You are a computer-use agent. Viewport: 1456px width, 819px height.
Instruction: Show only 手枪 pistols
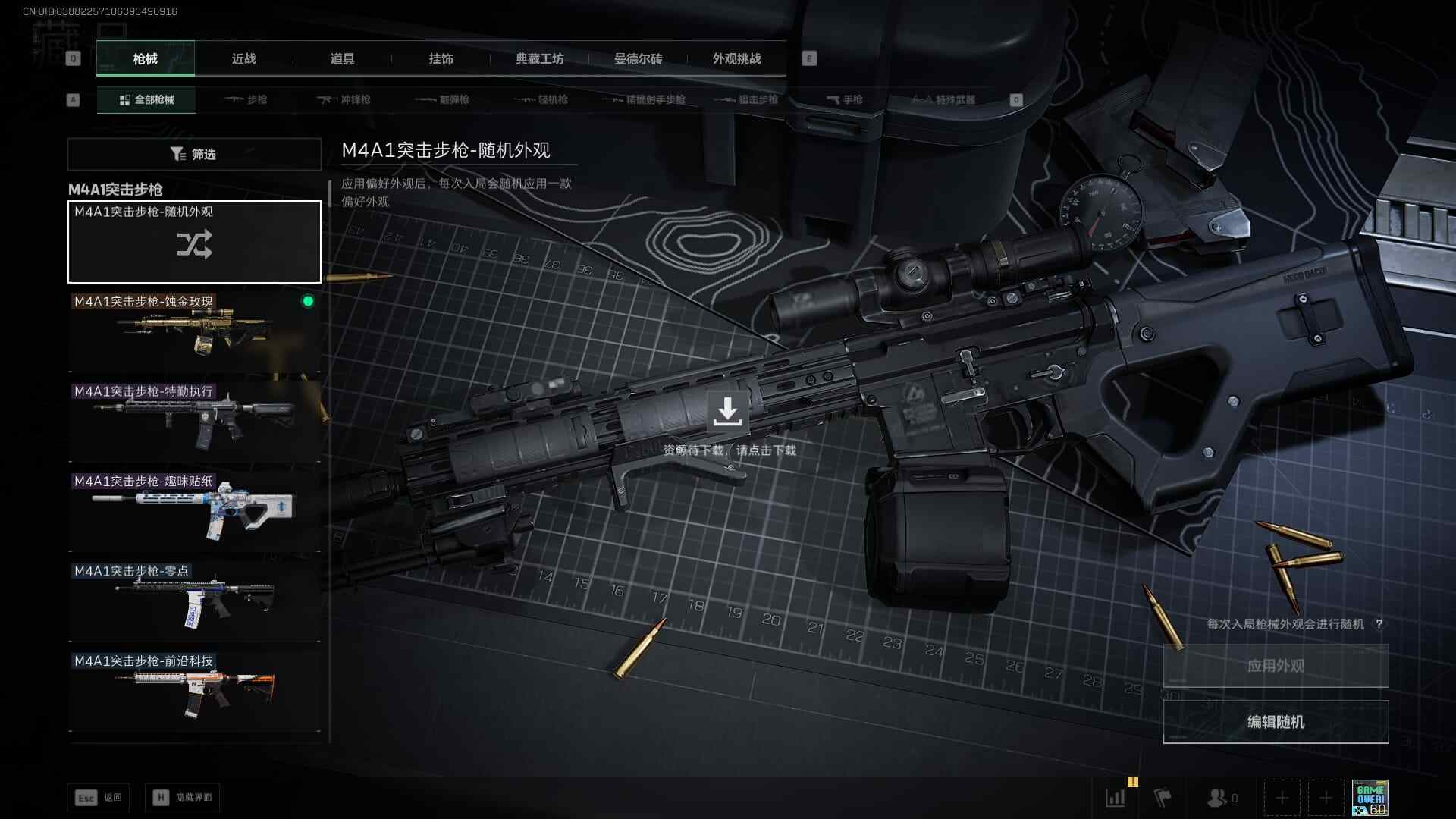[845, 99]
